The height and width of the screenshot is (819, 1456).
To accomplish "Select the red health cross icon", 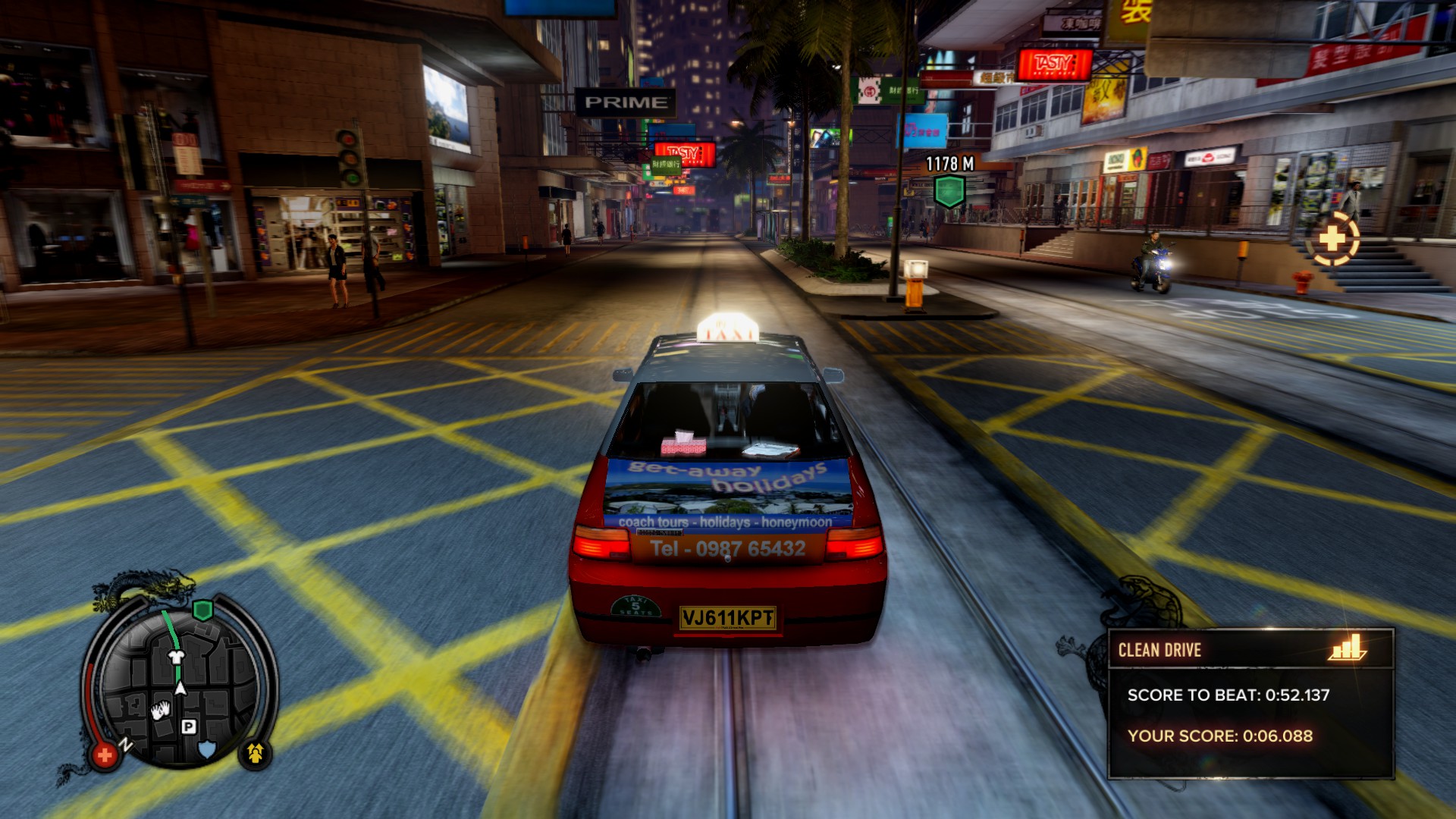I will tap(105, 755).
